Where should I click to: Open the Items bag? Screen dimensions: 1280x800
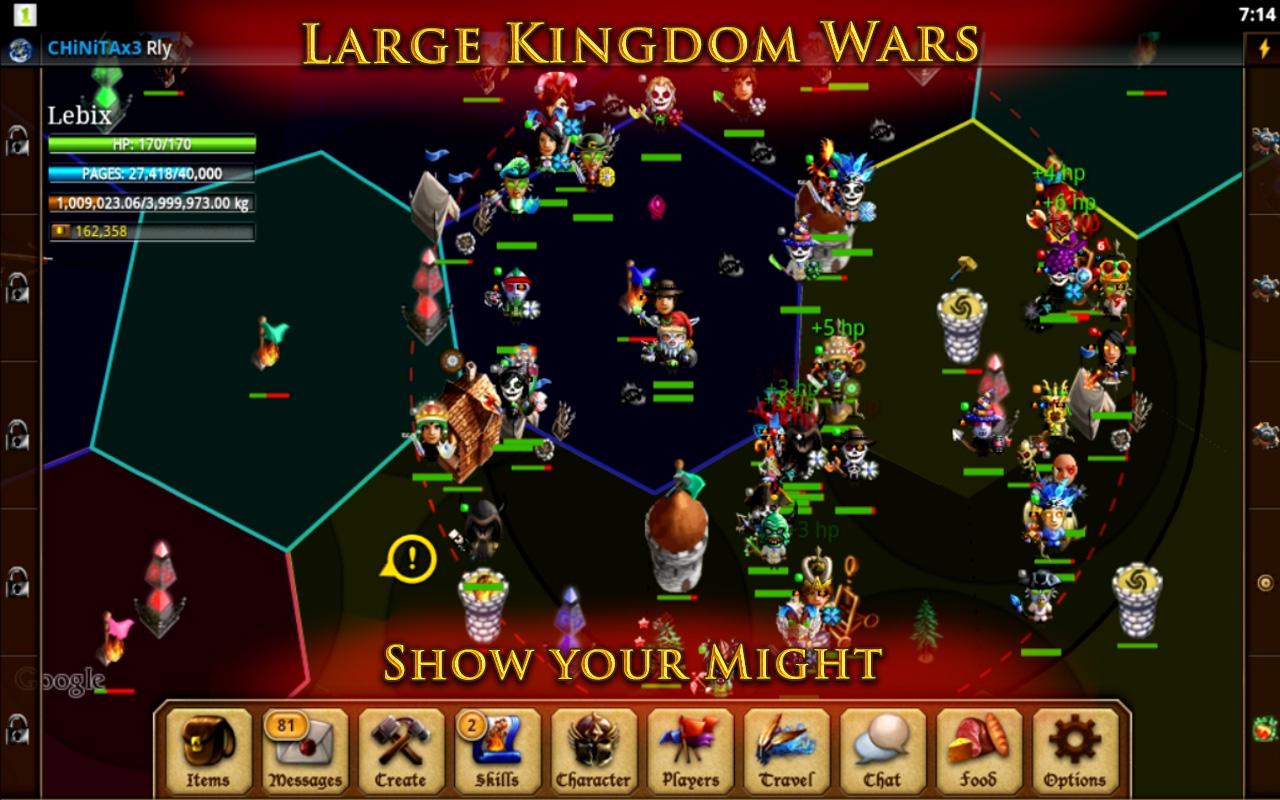tap(208, 751)
